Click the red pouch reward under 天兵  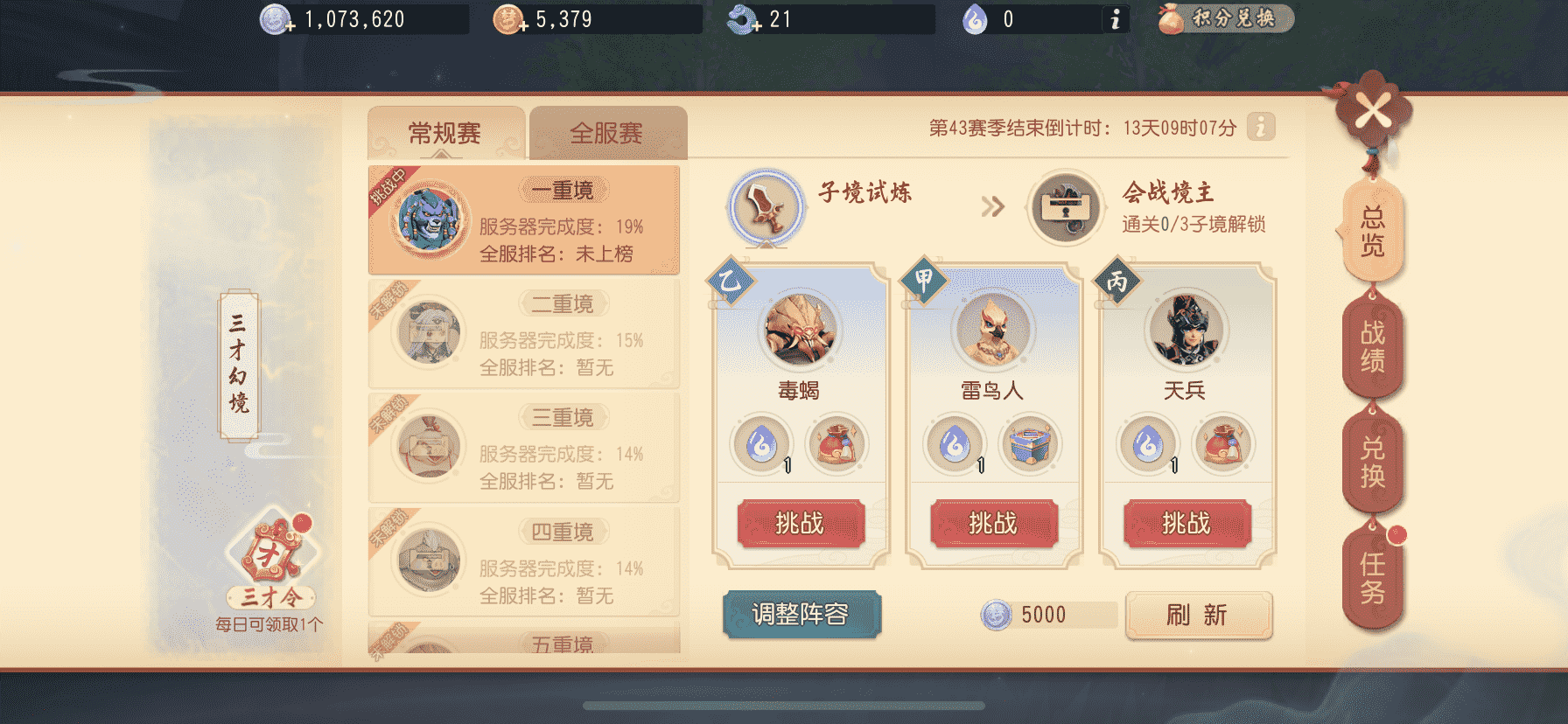[1221, 446]
